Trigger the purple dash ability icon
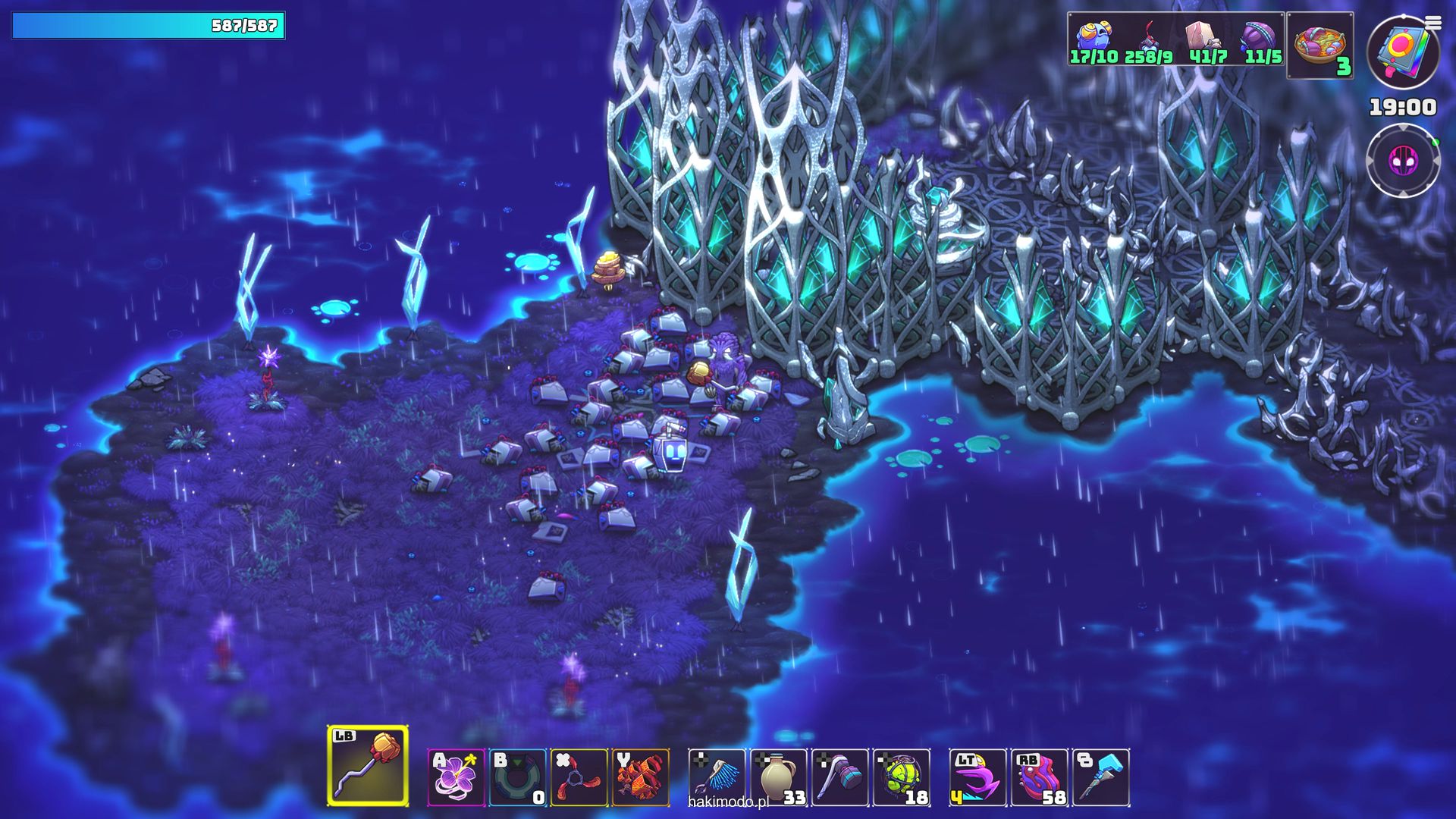 pos(977,777)
